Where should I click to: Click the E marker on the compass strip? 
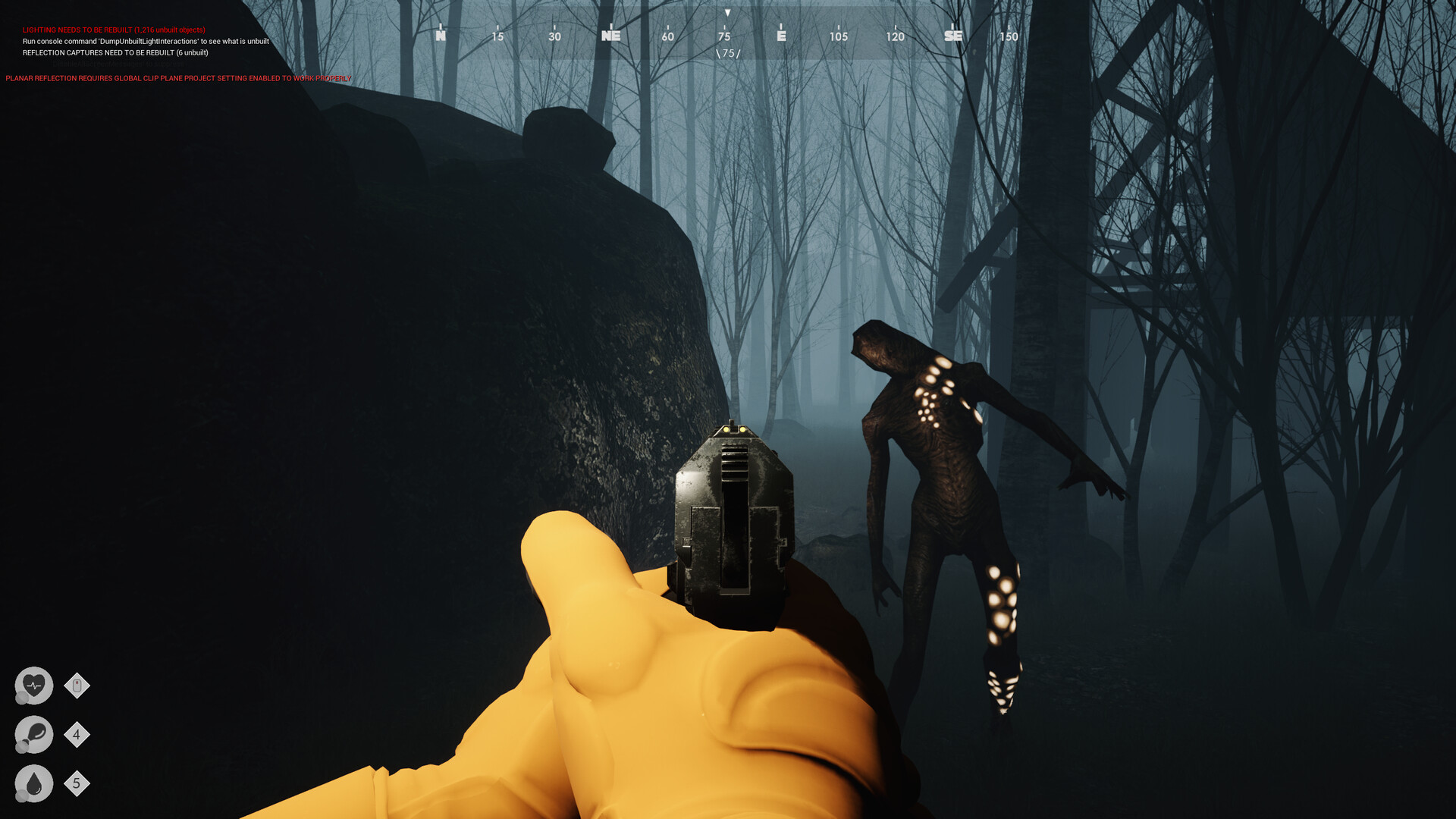[782, 36]
